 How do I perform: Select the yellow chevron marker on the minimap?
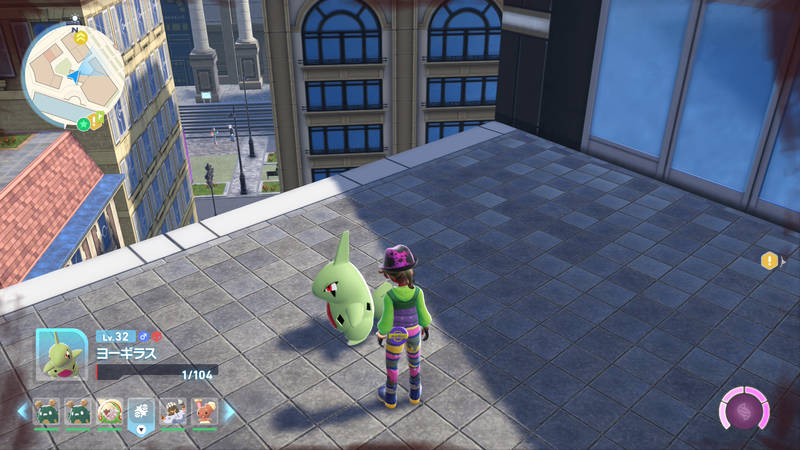coord(81,38)
